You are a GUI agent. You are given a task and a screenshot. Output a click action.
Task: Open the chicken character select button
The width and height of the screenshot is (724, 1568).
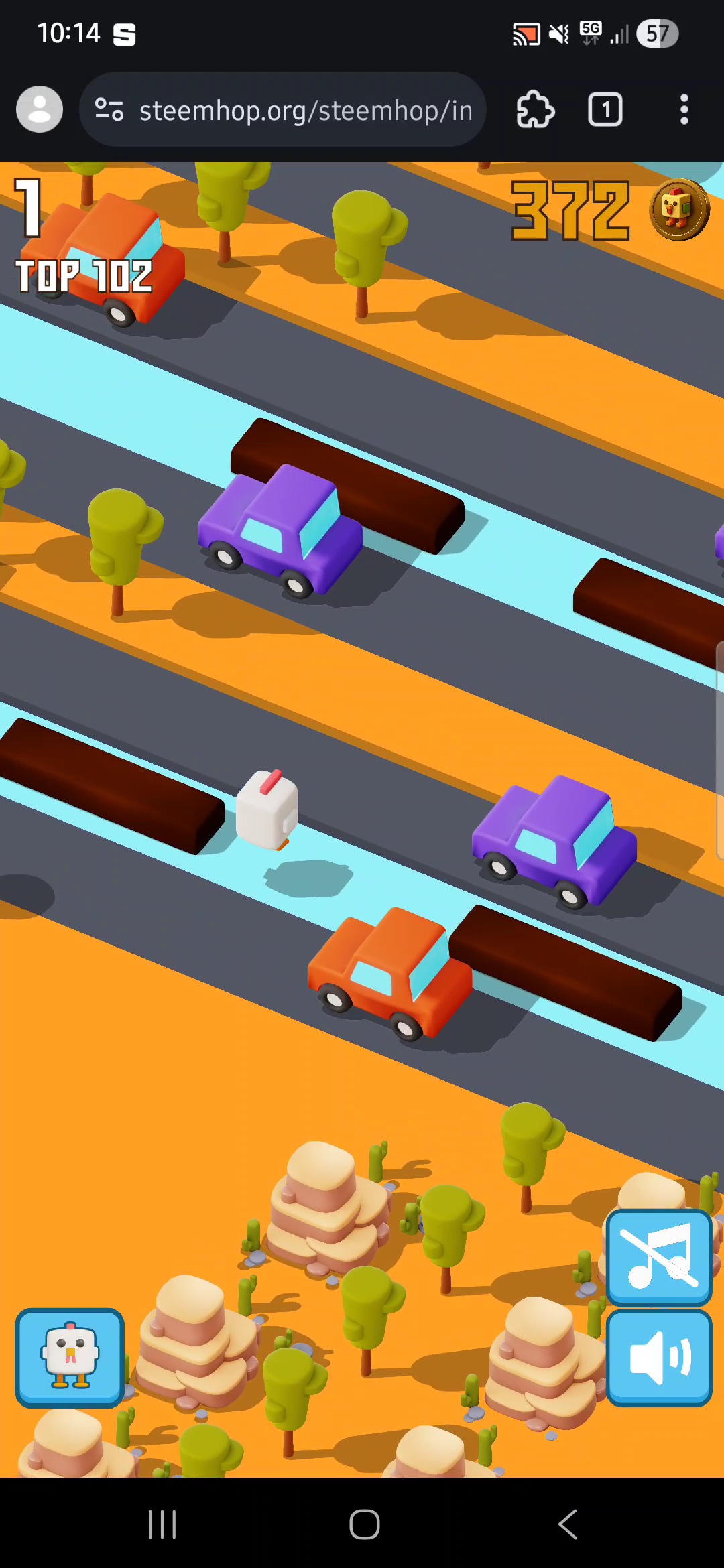[70, 1358]
